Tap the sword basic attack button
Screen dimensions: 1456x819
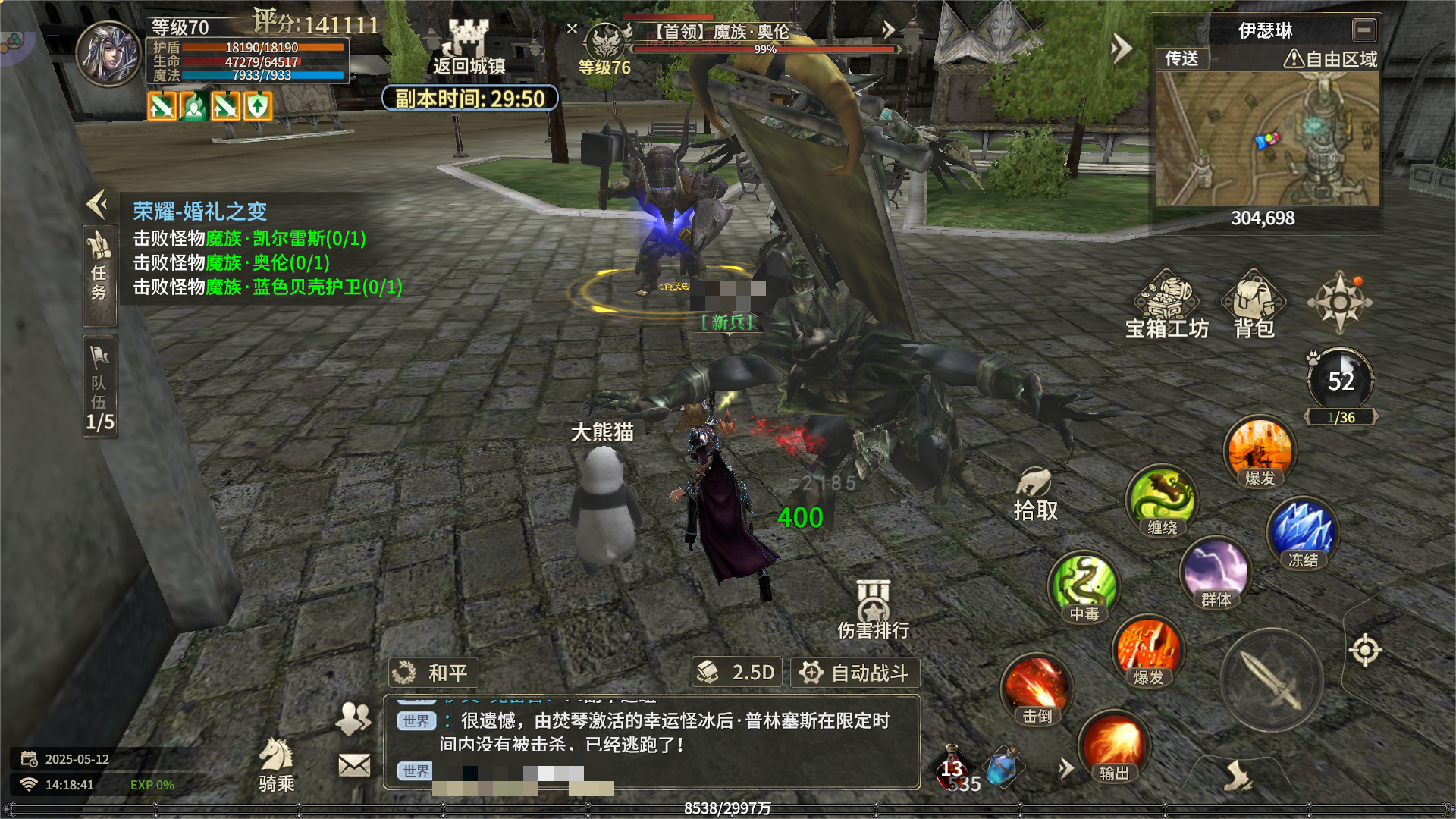click(1272, 679)
